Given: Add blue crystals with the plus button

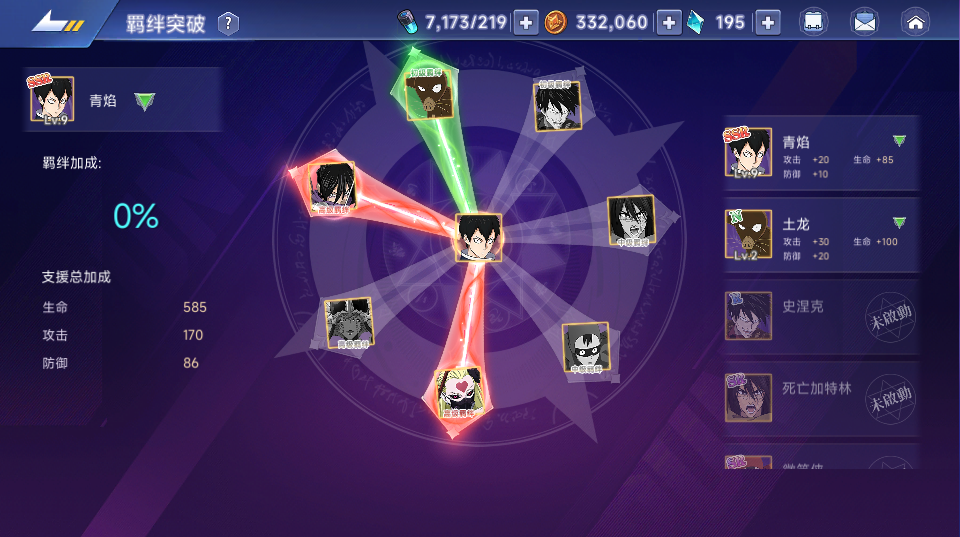Looking at the screenshot, I should [x=767, y=22].
